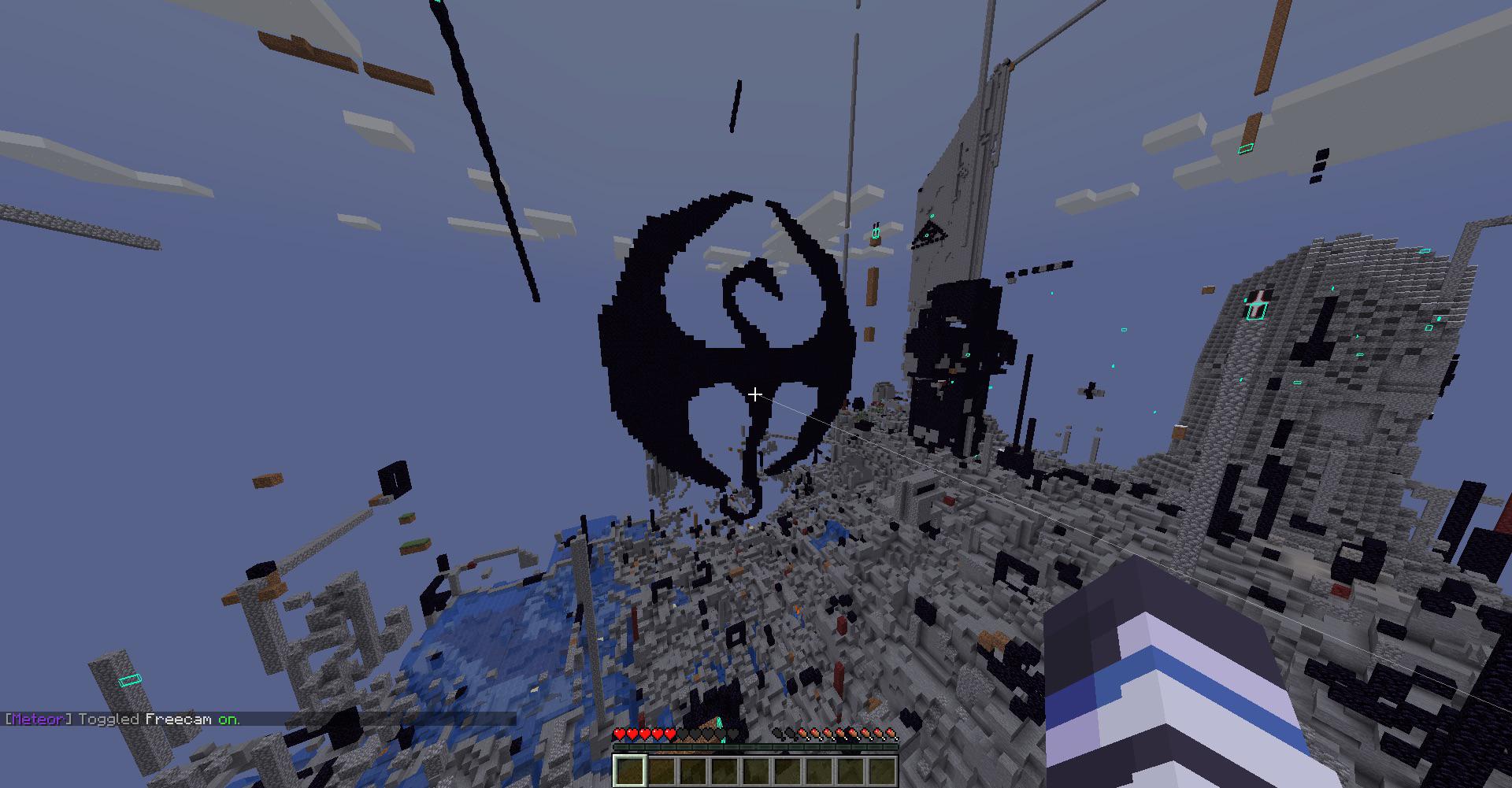Click the purple [Meteor] chat prefix

38,720
